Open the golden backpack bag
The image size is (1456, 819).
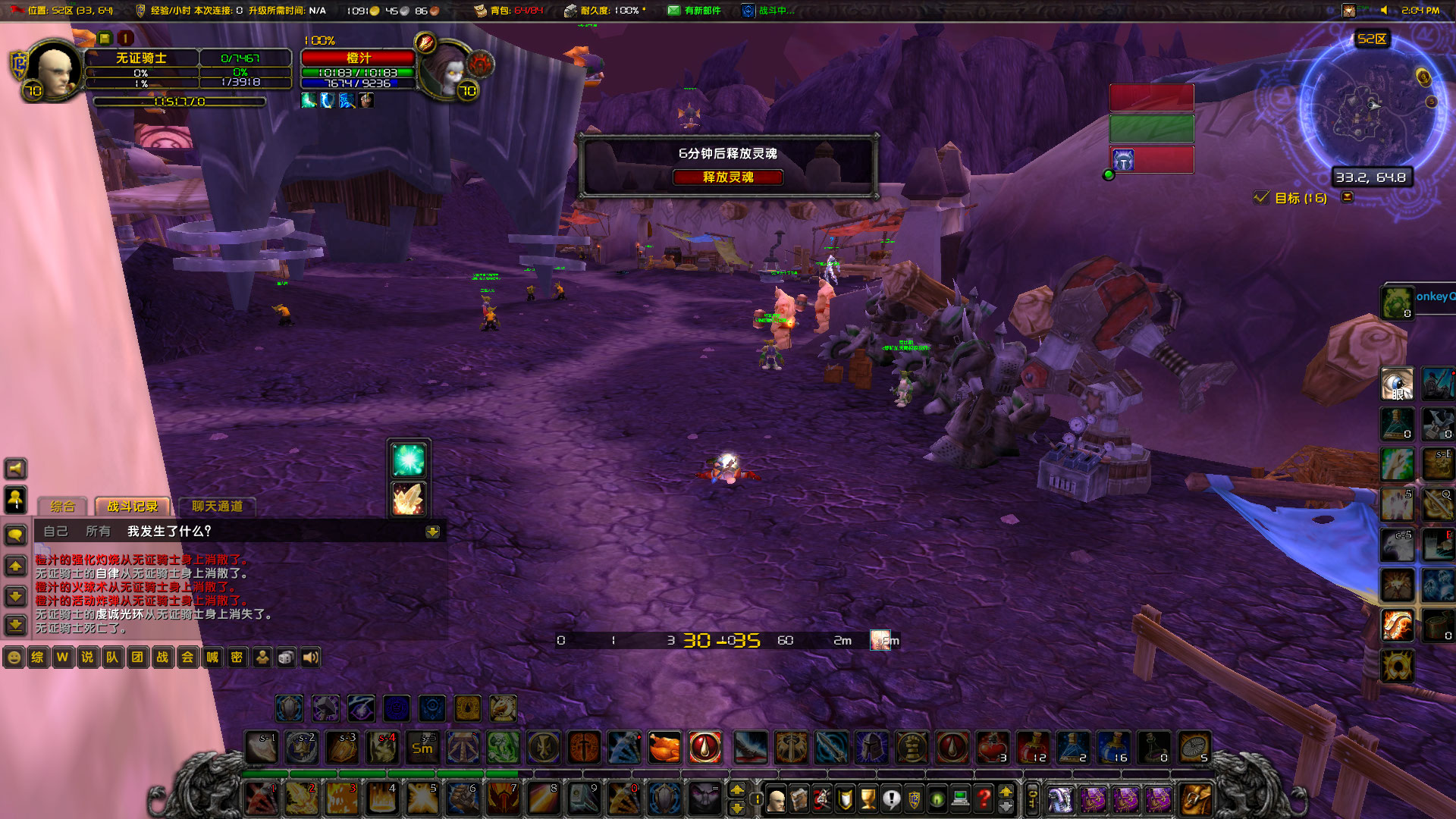[1194, 799]
